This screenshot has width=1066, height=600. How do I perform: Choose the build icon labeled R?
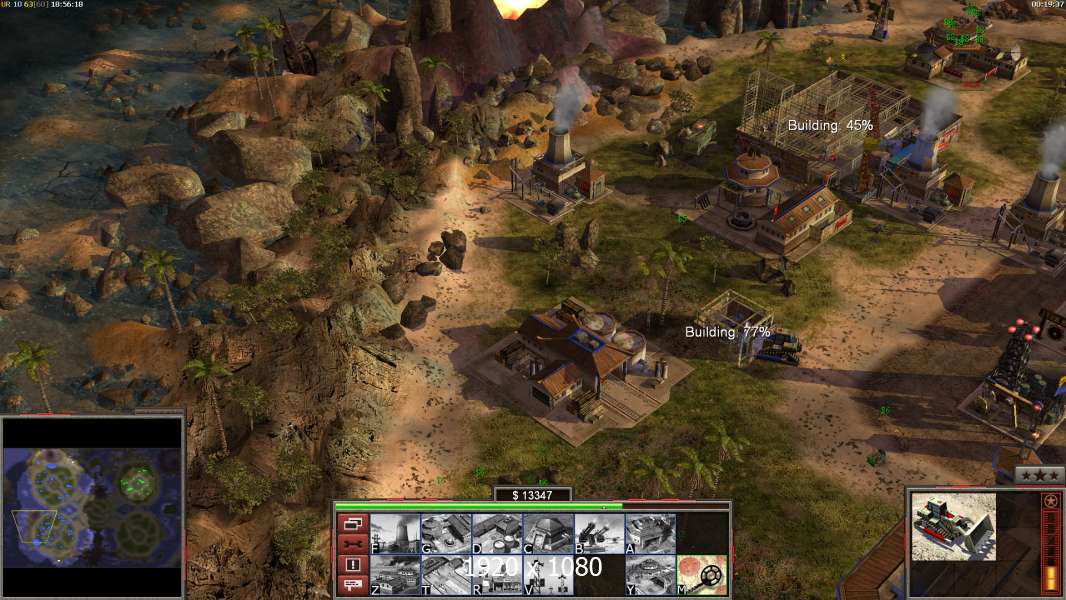click(x=497, y=575)
